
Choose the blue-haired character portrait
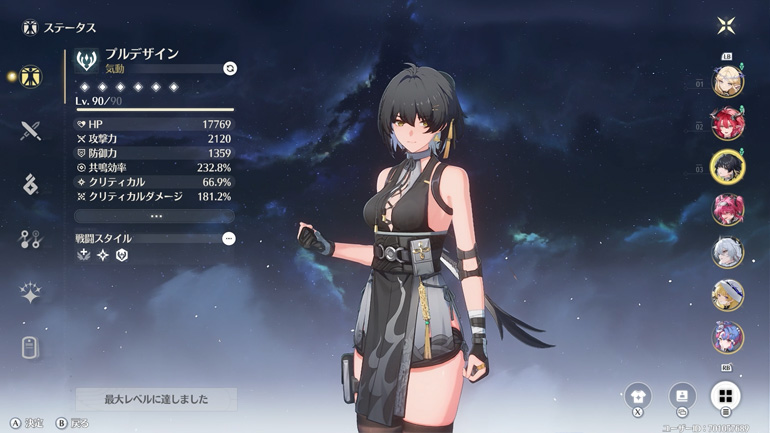727,337
